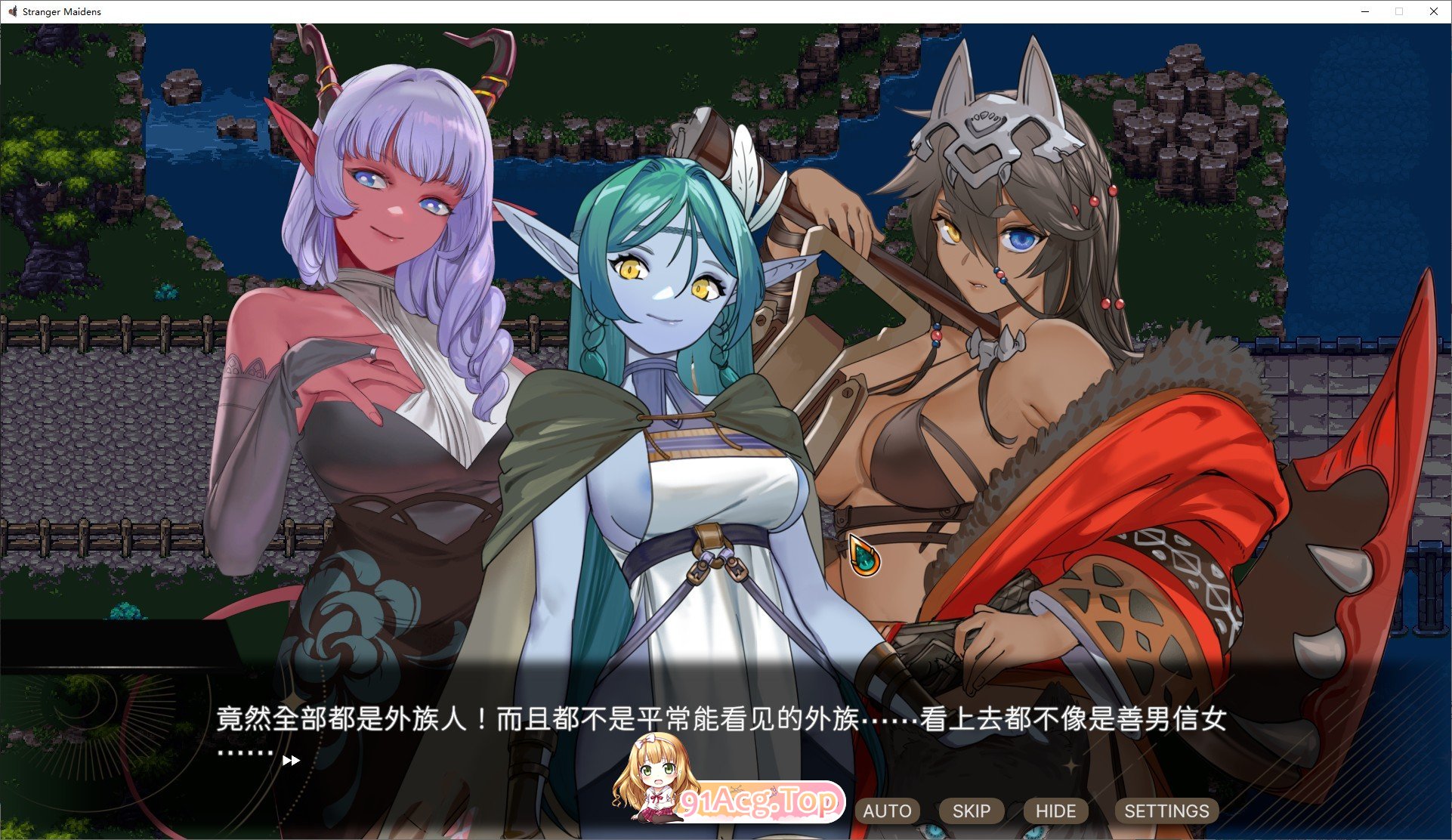Click the Stranger Maidens window title text
Image resolution: width=1452 pixels, height=840 pixels.
point(60,11)
